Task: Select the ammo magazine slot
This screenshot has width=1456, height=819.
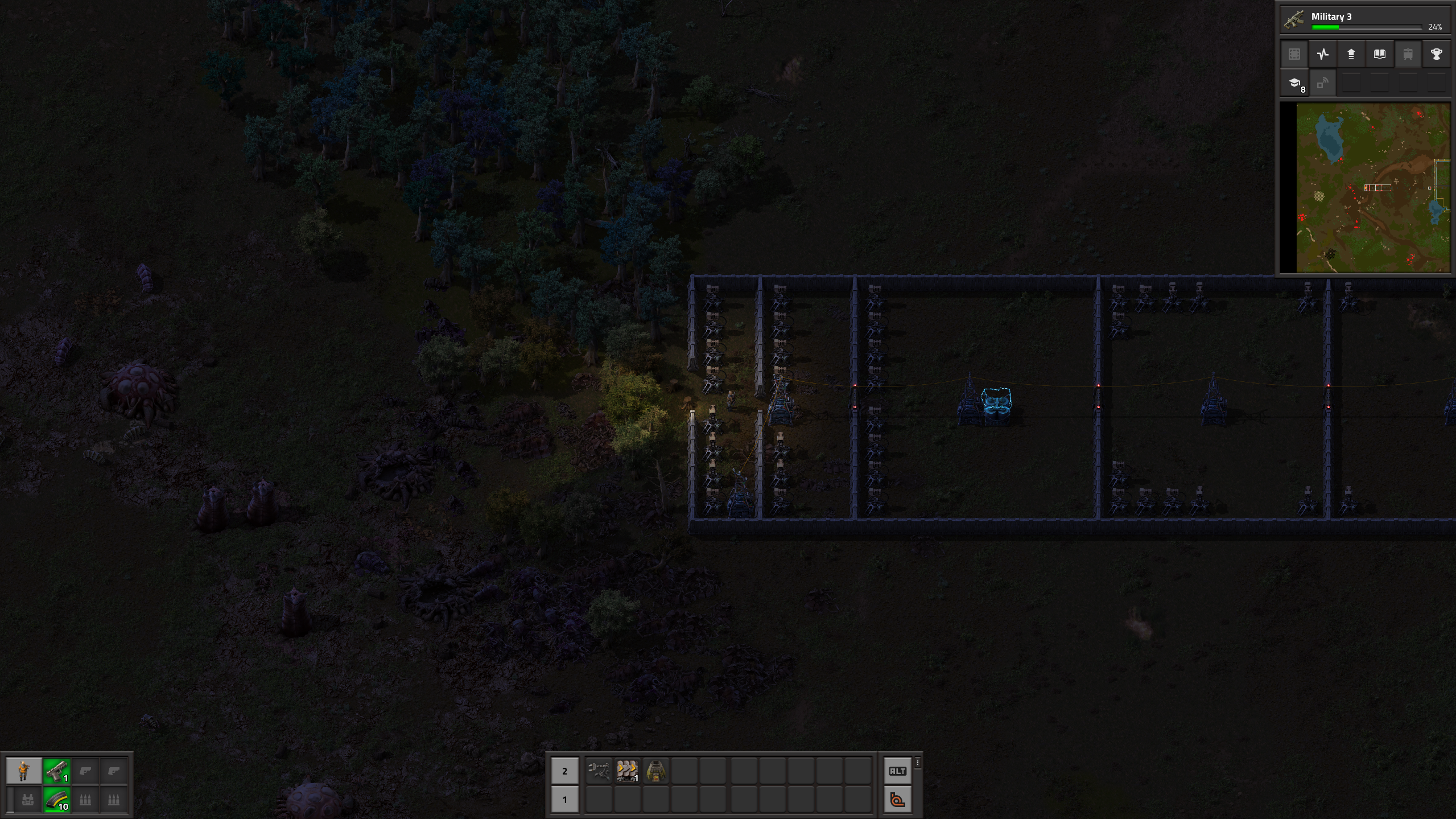Action: pos(56,800)
